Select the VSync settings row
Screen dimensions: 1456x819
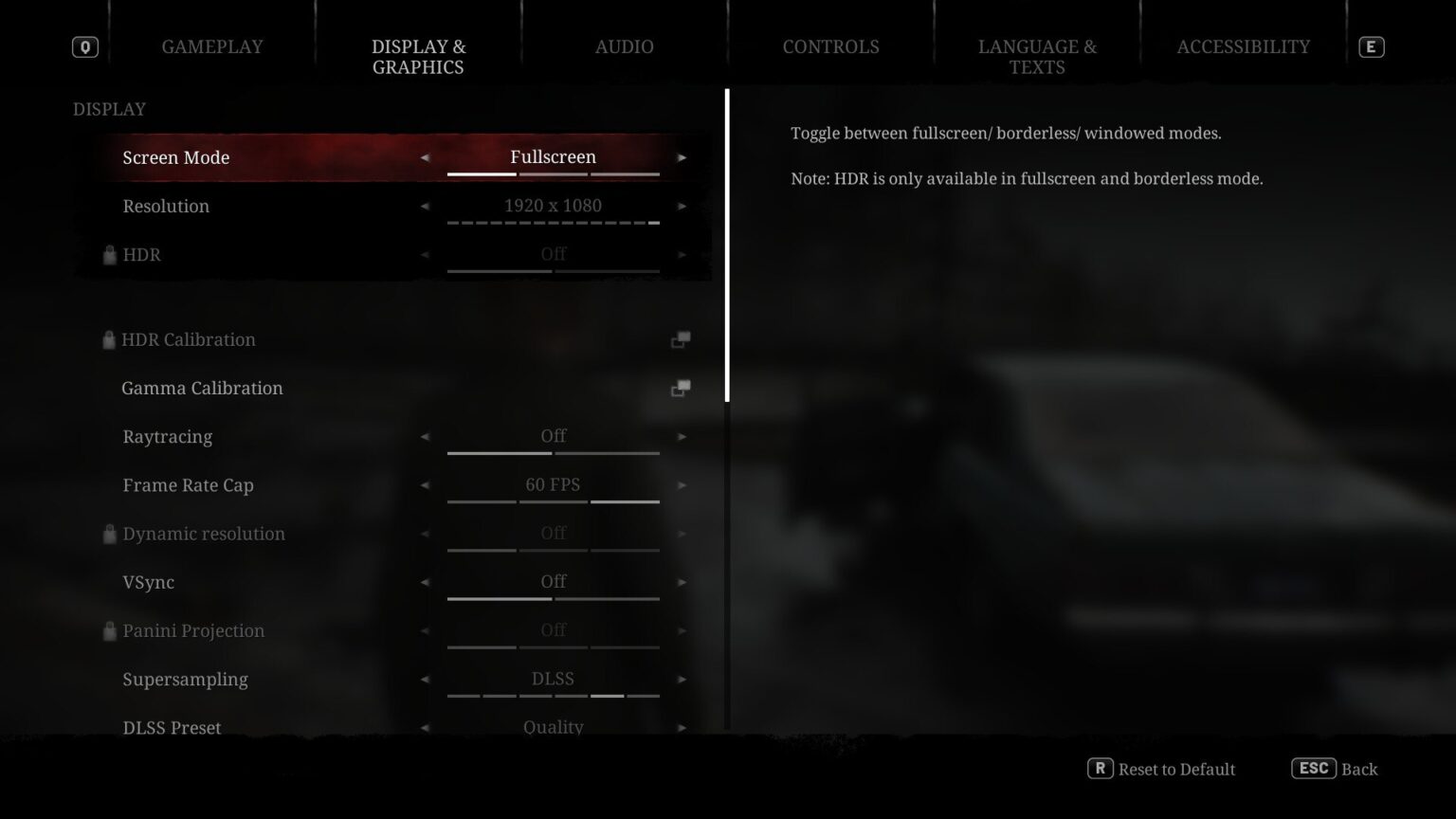(149, 582)
